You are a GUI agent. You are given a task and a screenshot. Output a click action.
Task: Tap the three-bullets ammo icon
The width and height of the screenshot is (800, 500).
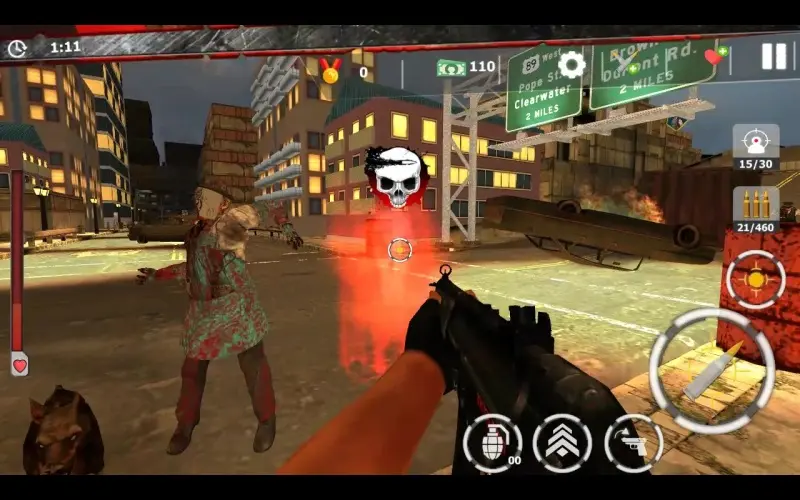(755, 204)
